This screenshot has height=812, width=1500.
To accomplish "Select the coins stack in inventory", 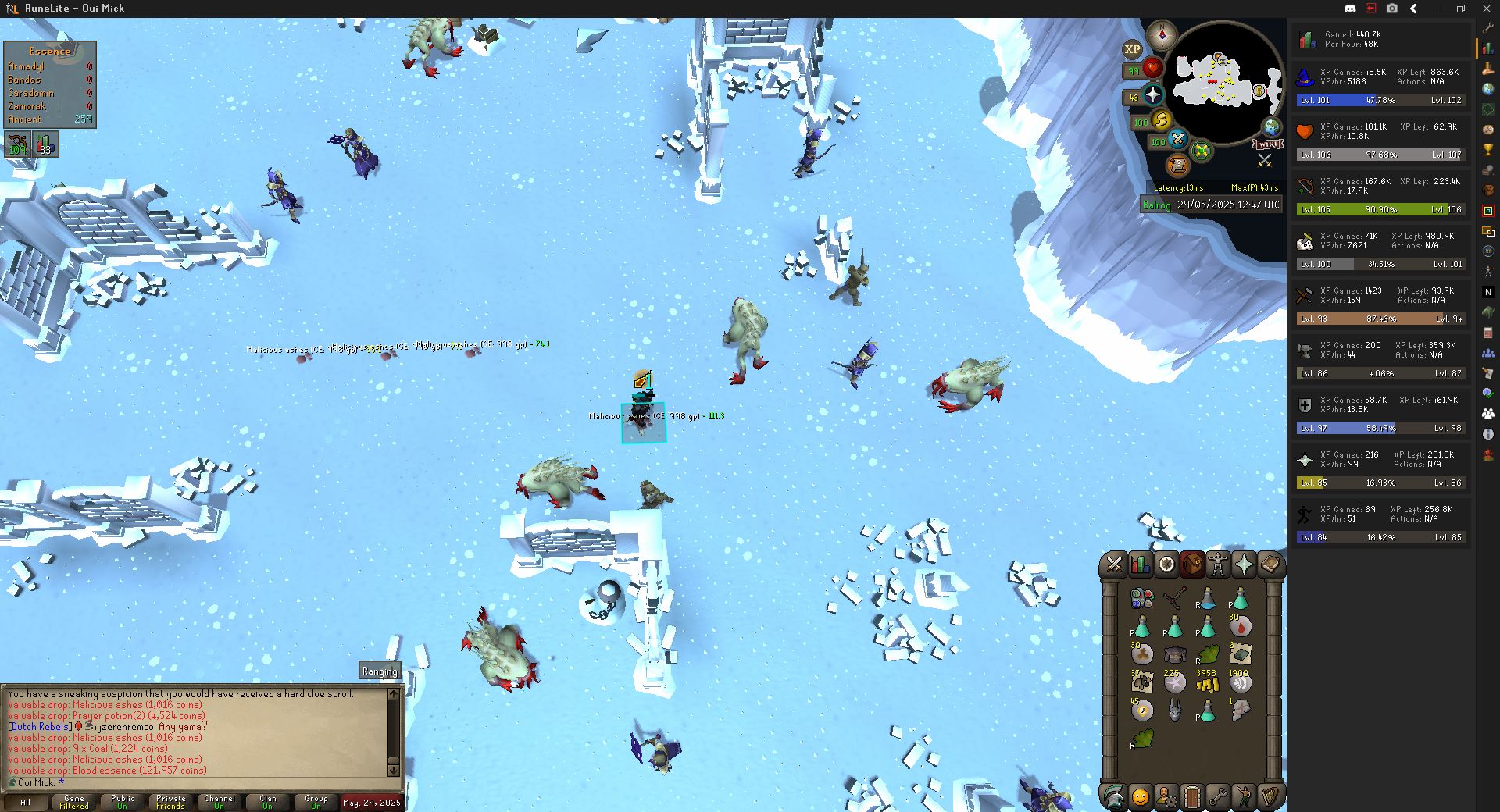I will 1207,683.
